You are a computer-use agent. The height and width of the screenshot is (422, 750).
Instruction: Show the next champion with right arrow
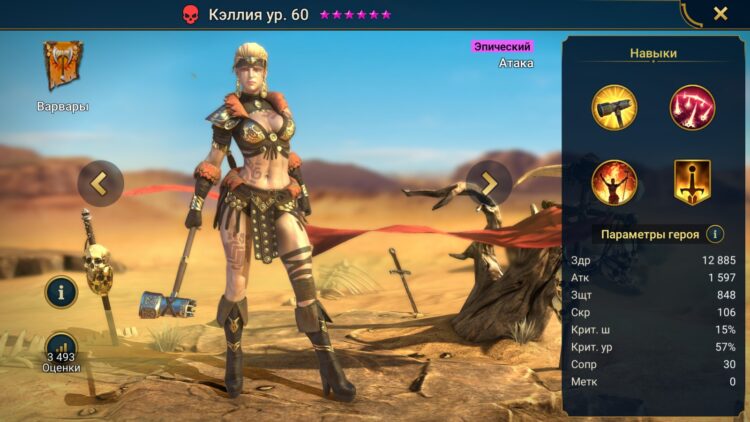pos(489,183)
